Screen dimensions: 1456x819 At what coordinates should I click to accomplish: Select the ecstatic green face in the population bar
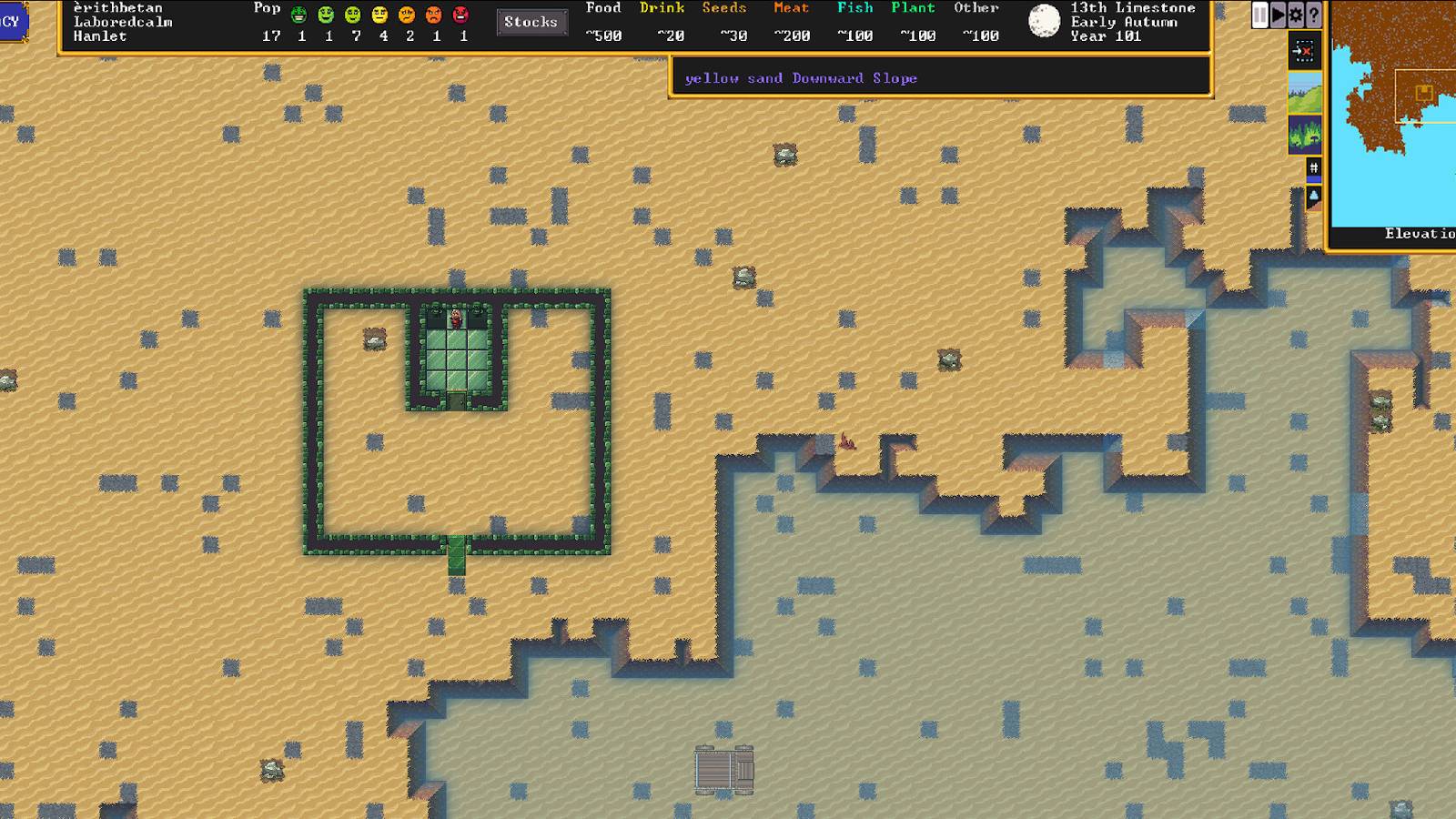tap(300, 13)
